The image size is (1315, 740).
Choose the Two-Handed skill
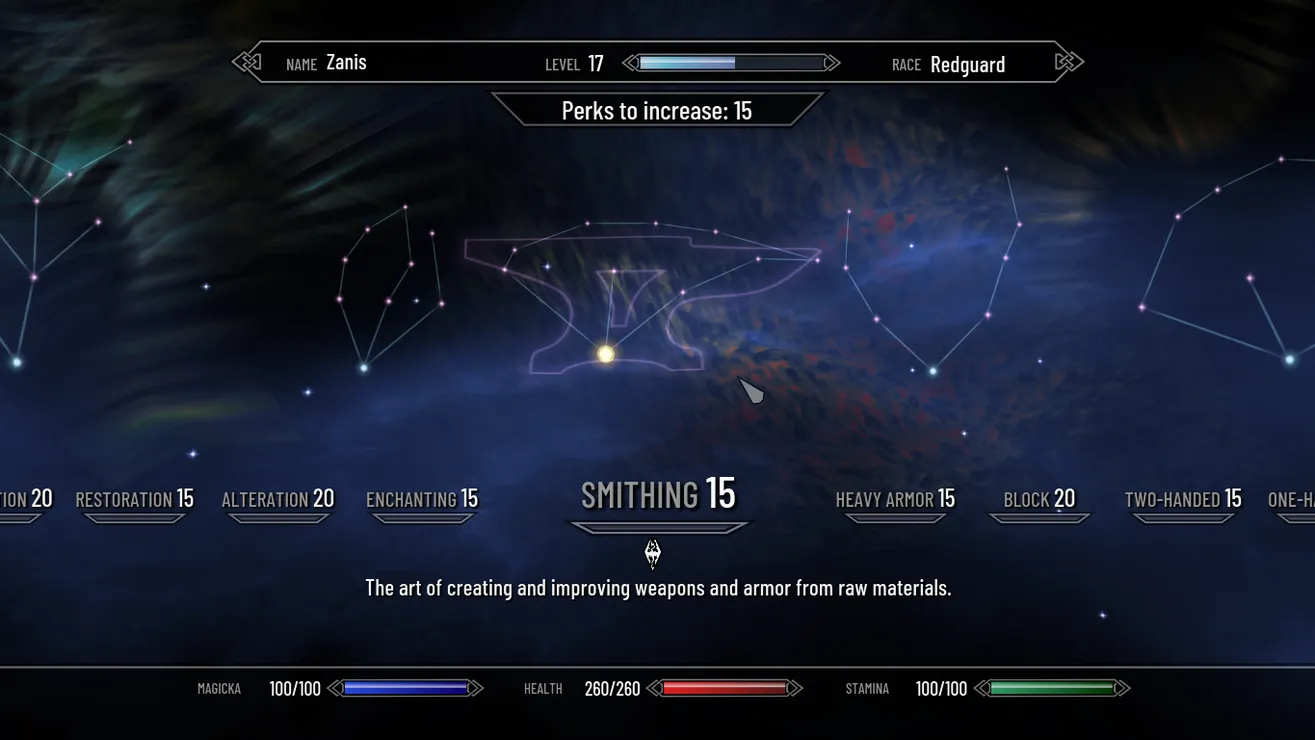(x=1182, y=499)
